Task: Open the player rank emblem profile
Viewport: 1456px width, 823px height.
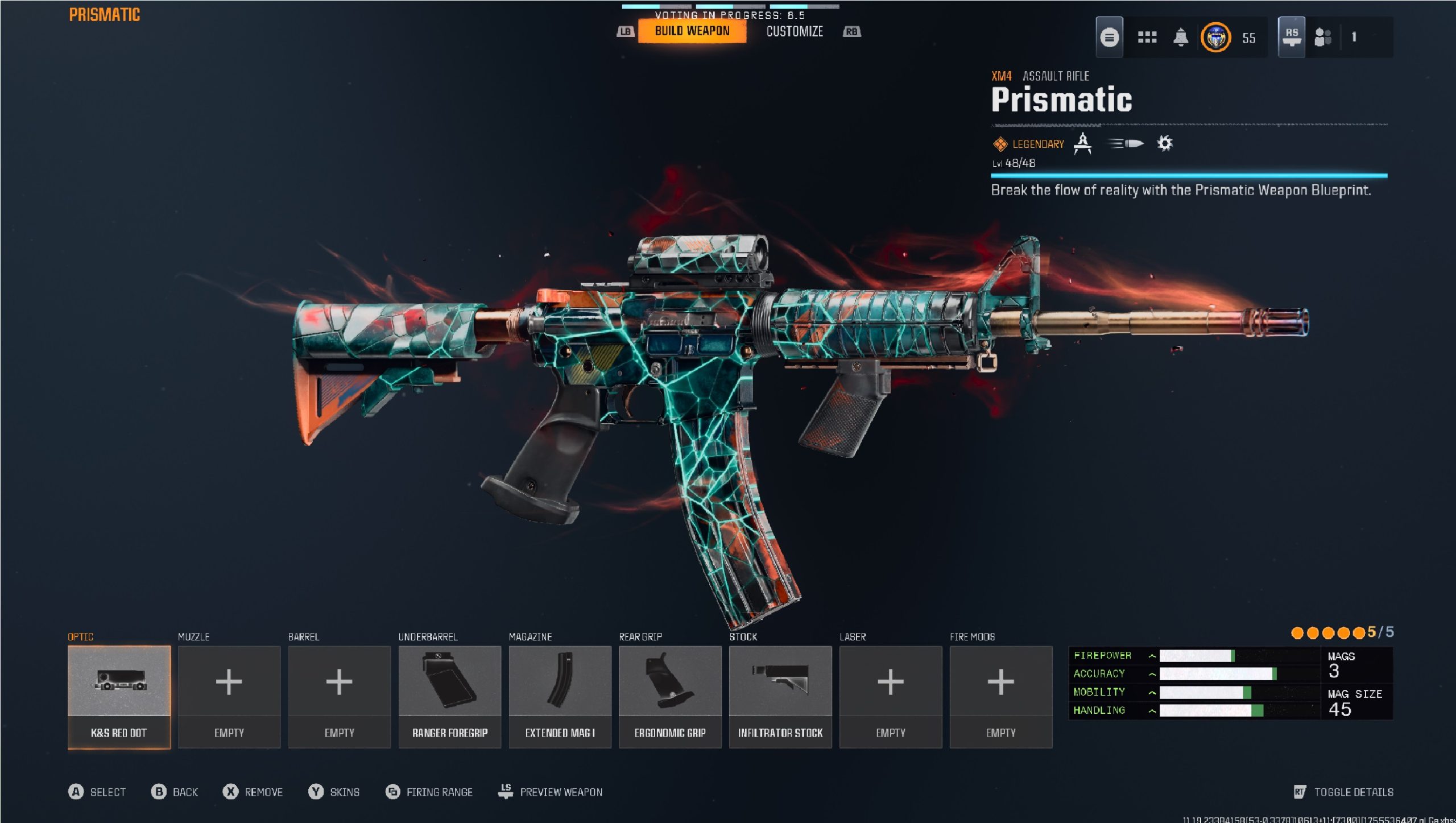Action: 1215,38
